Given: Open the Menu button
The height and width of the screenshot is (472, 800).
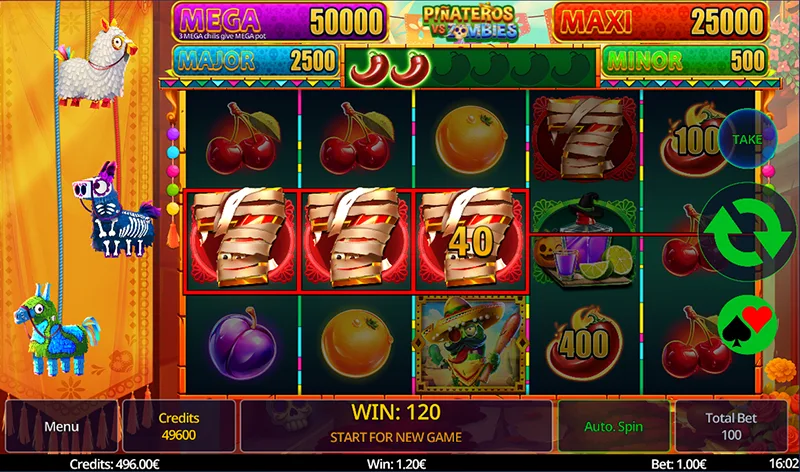Looking at the screenshot, I should [61, 426].
